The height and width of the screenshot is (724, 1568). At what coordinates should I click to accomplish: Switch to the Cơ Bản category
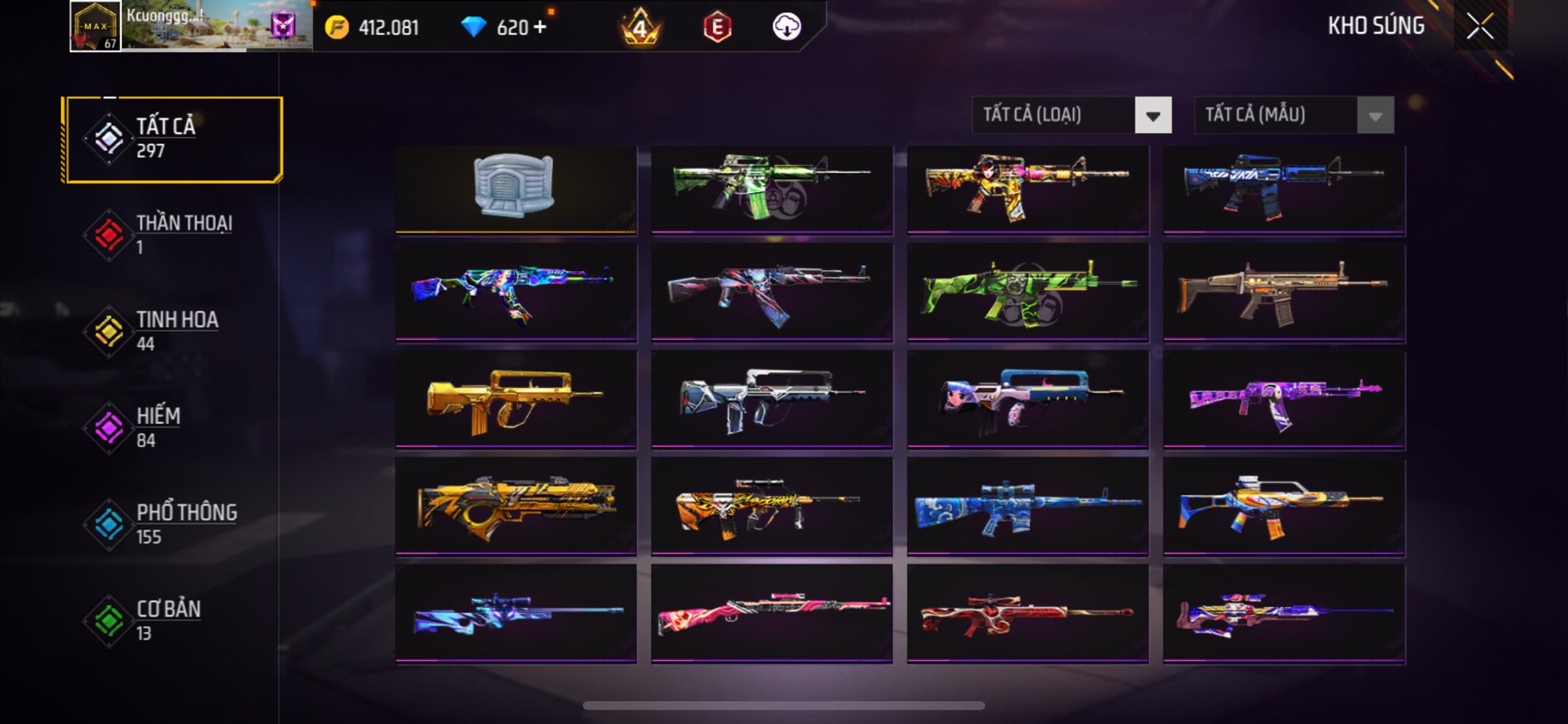tap(174, 621)
